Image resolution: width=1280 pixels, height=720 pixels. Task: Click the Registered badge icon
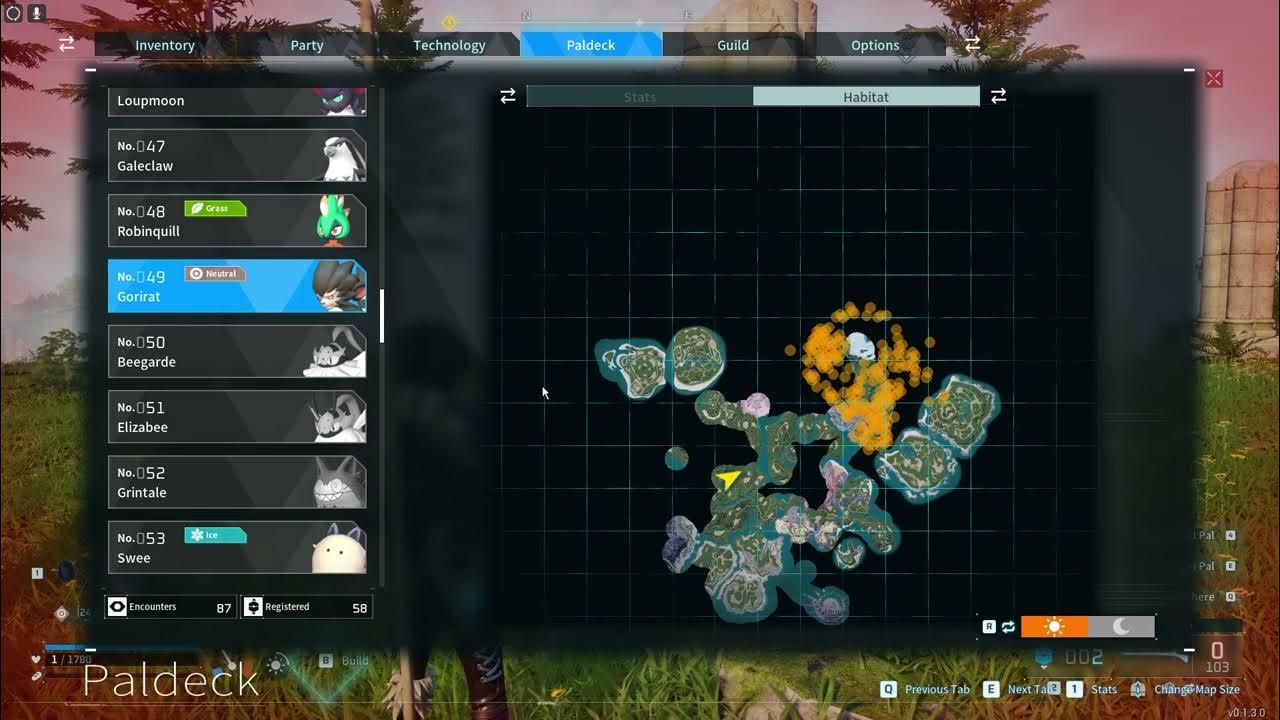point(252,606)
